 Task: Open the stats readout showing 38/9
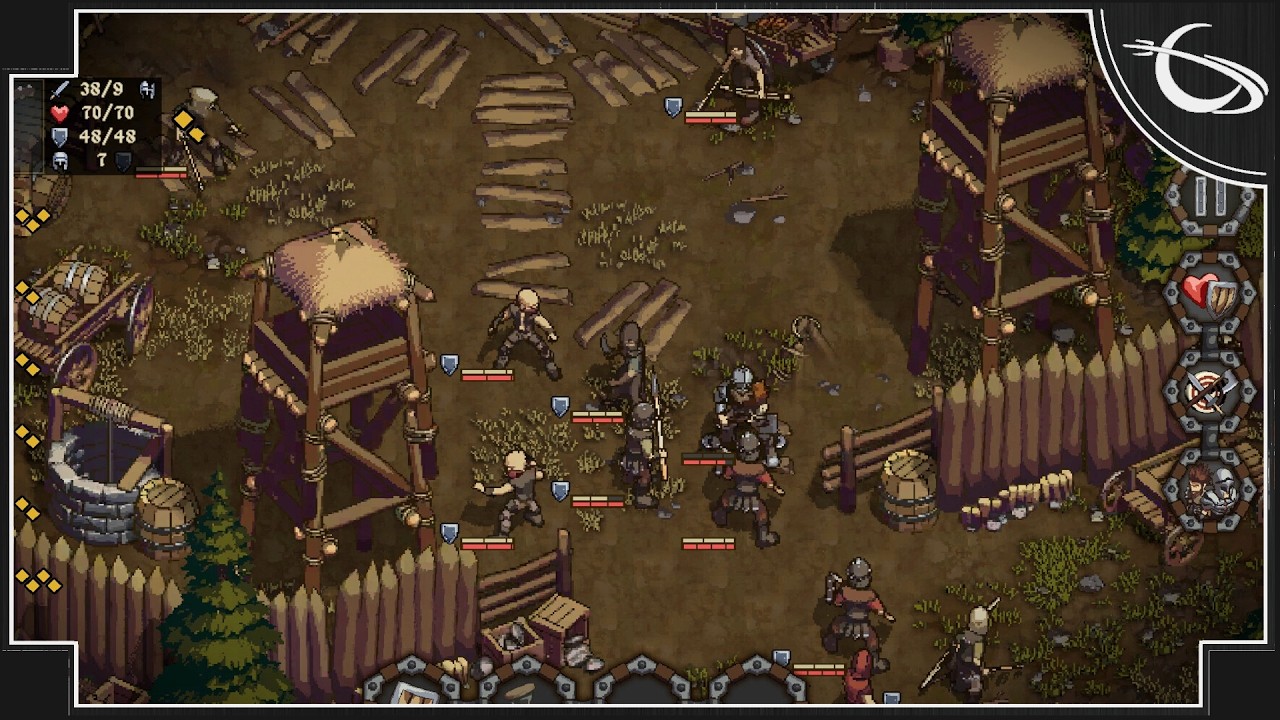[100, 91]
